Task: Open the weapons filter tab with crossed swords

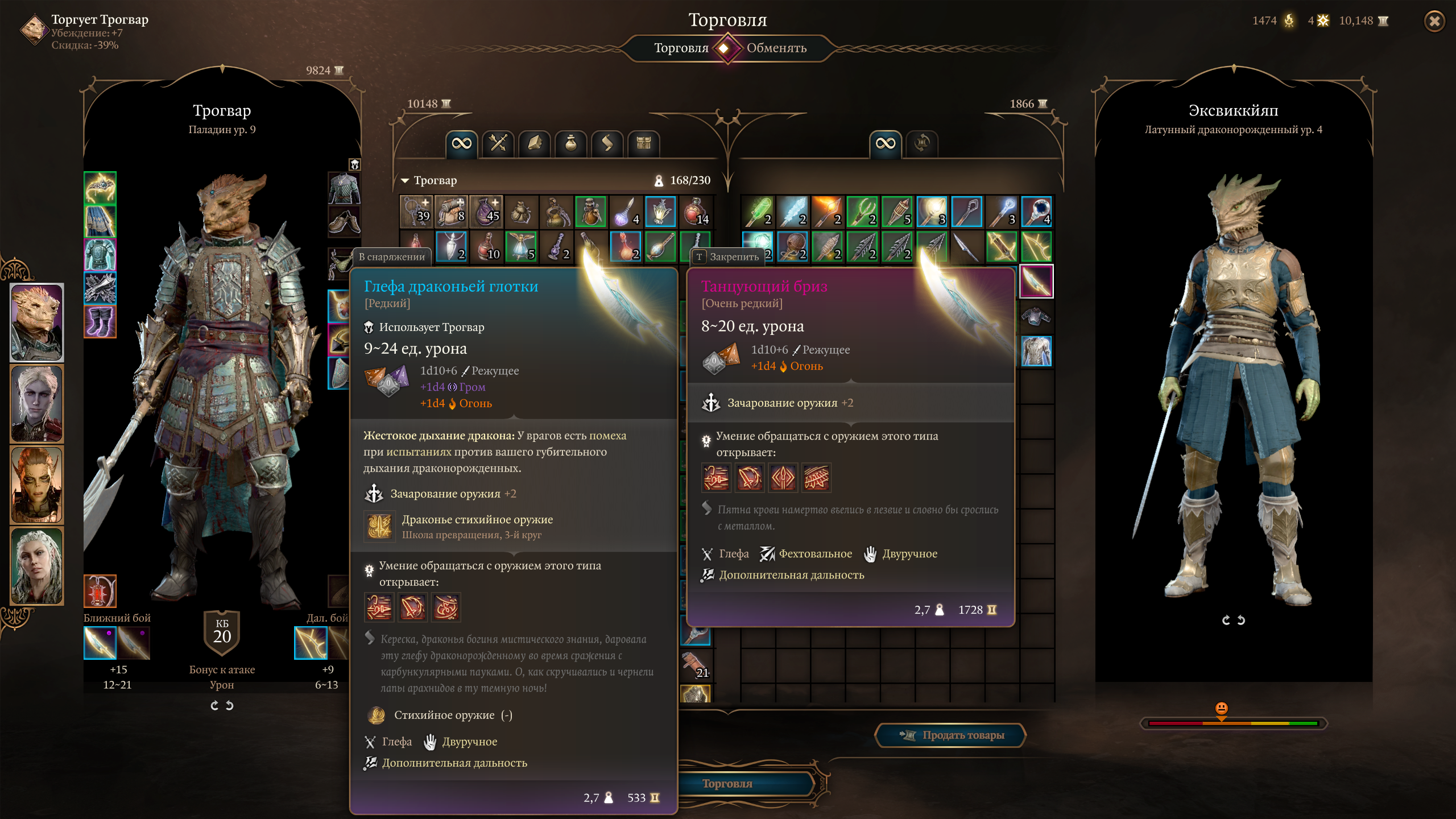Action: pyautogui.click(x=498, y=143)
